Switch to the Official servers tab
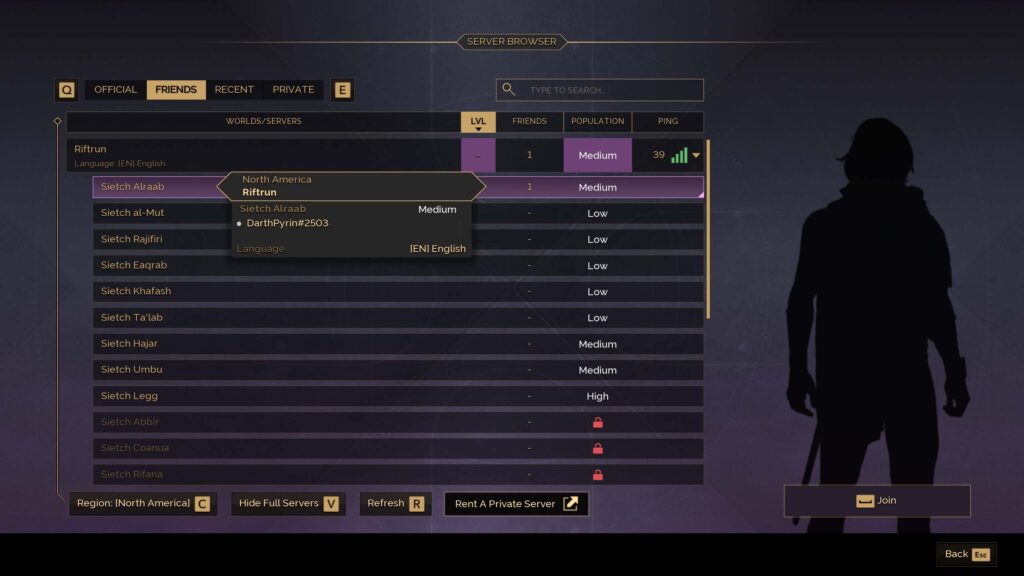The width and height of the screenshot is (1024, 576). [x=115, y=90]
